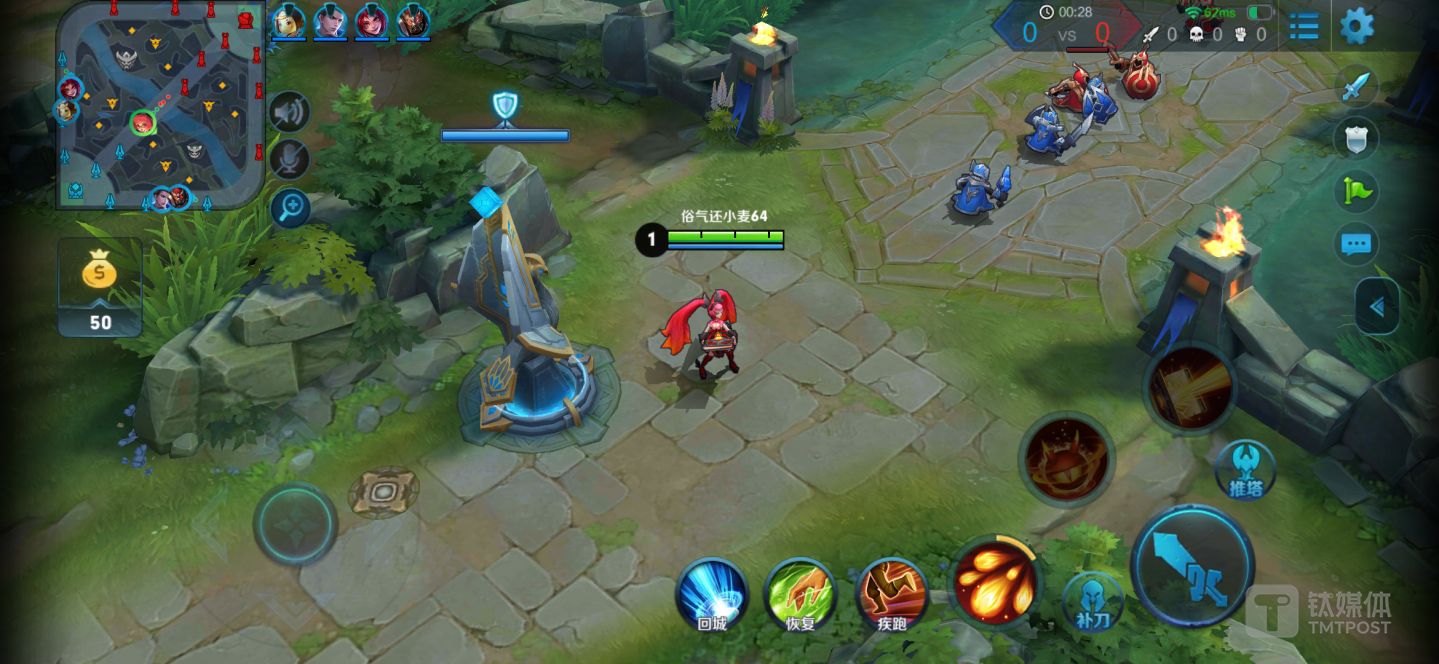This screenshot has height=664, width=1439.
Task: Toggle the speaker sound button
Action: point(290,112)
